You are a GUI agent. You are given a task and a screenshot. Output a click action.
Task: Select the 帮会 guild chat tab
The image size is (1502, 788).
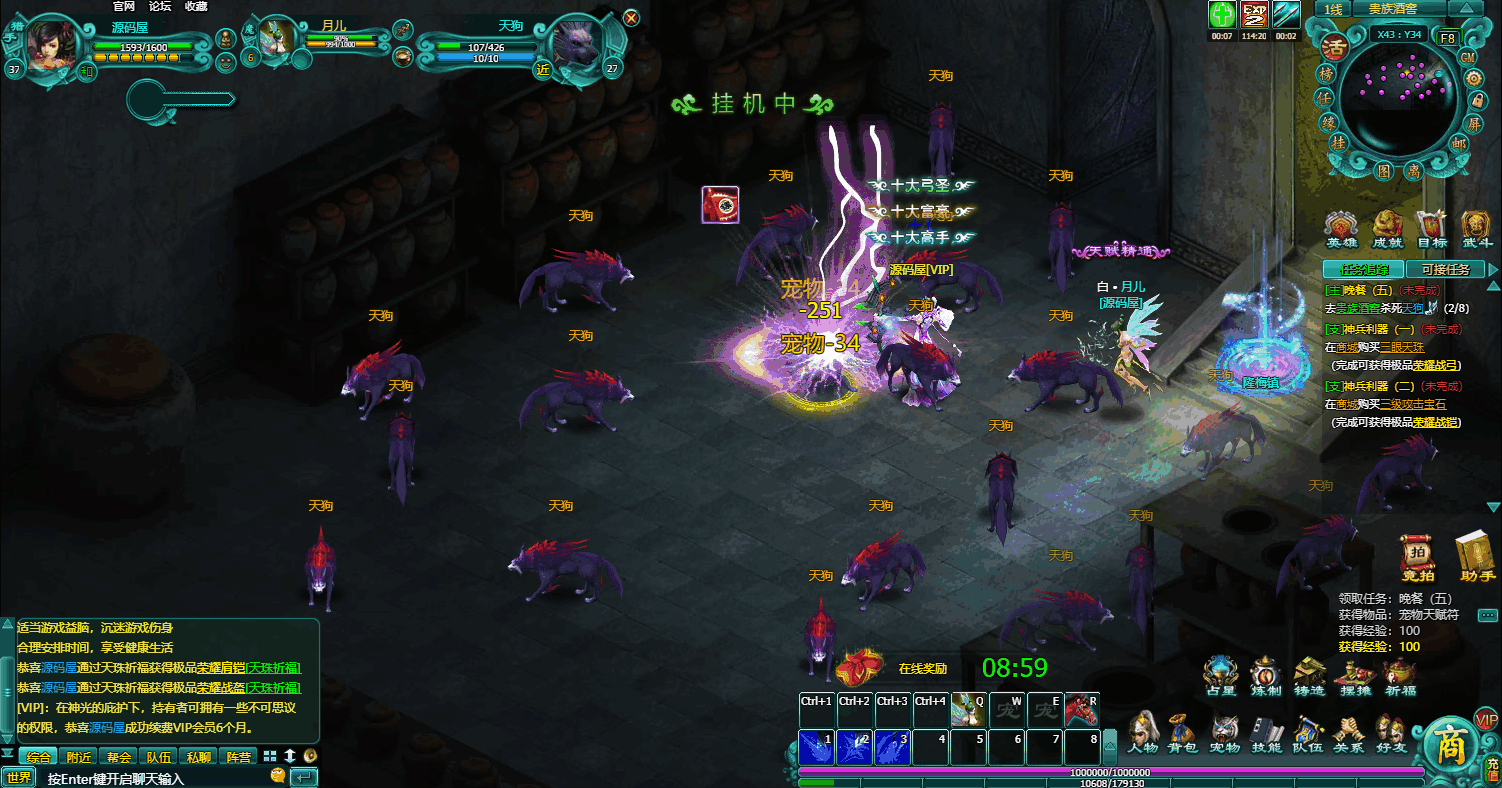(119, 757)
